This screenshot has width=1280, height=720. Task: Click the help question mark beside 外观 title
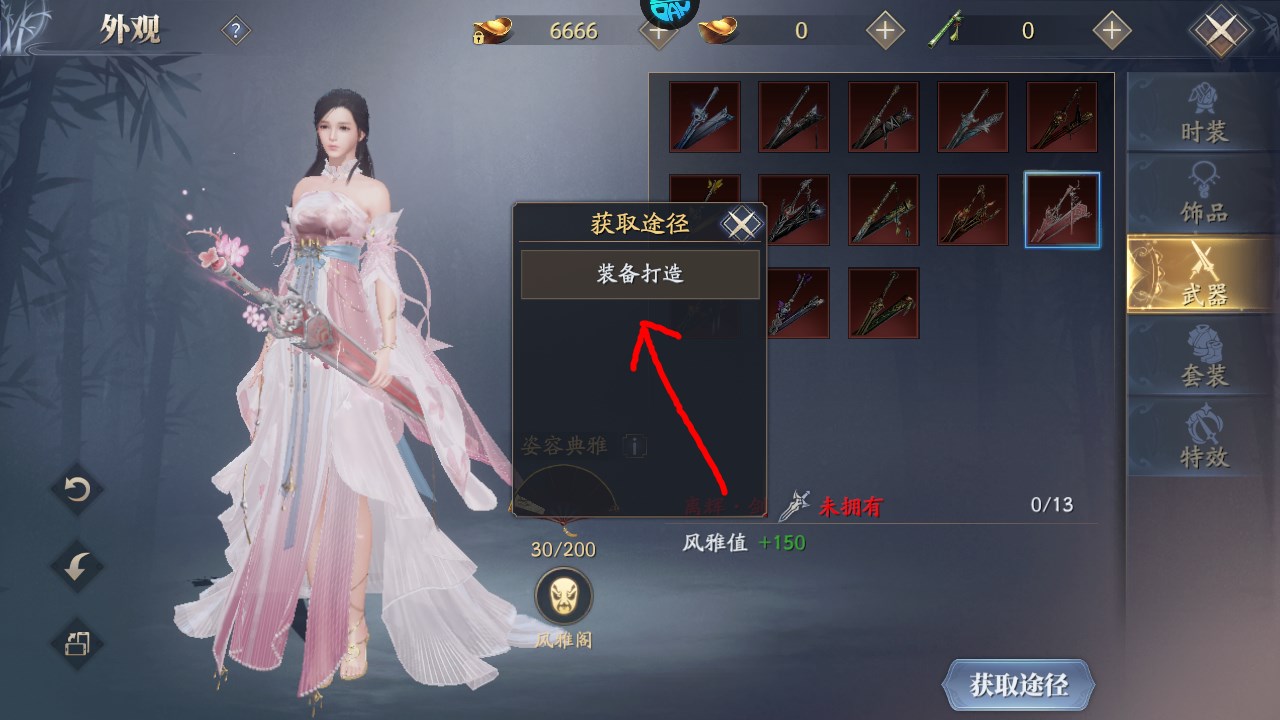pyautogui.click(x=233, y=29)
